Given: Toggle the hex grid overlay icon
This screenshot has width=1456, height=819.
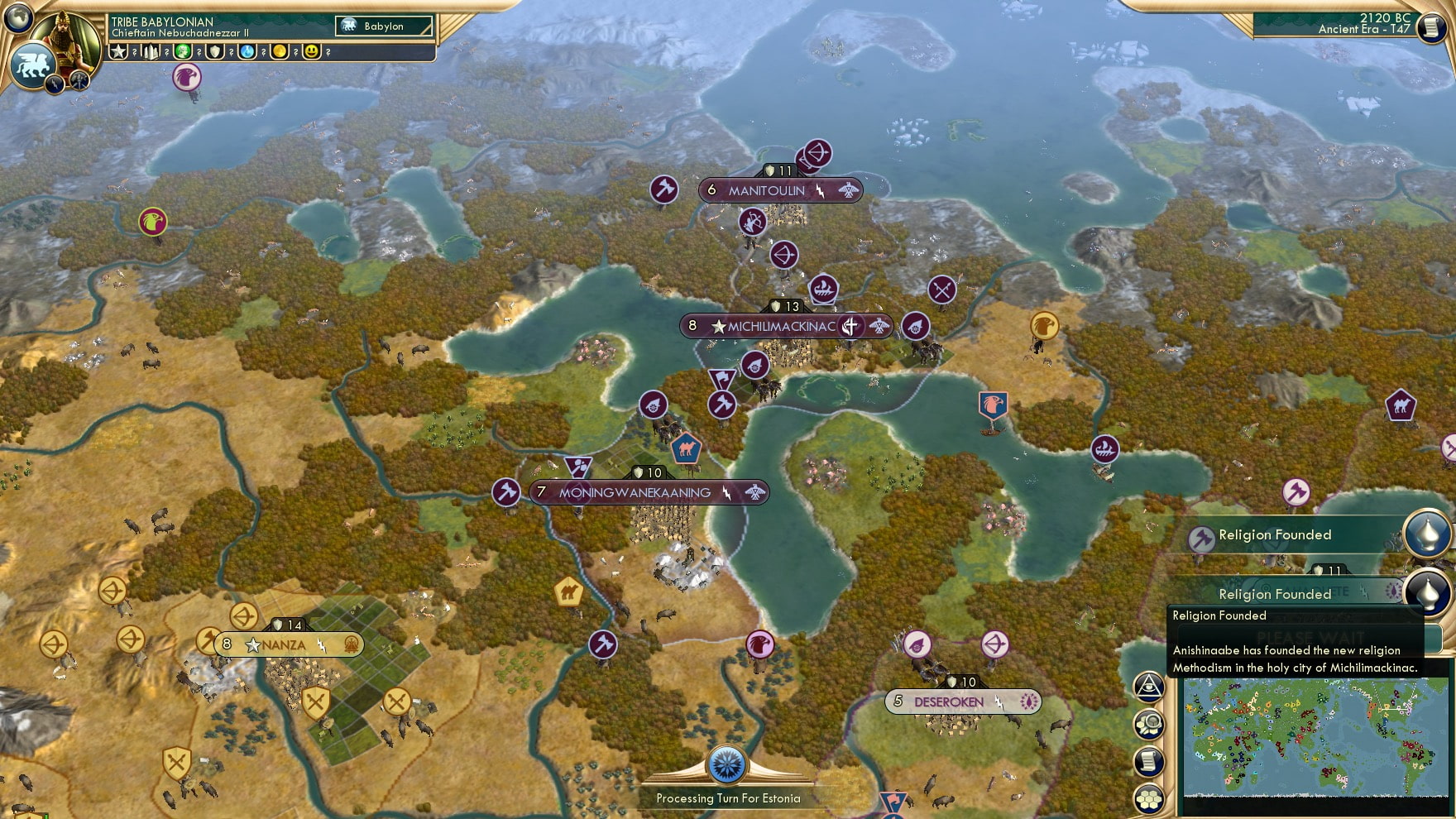Looking at the screenshot, I should tap(1149, 796).
